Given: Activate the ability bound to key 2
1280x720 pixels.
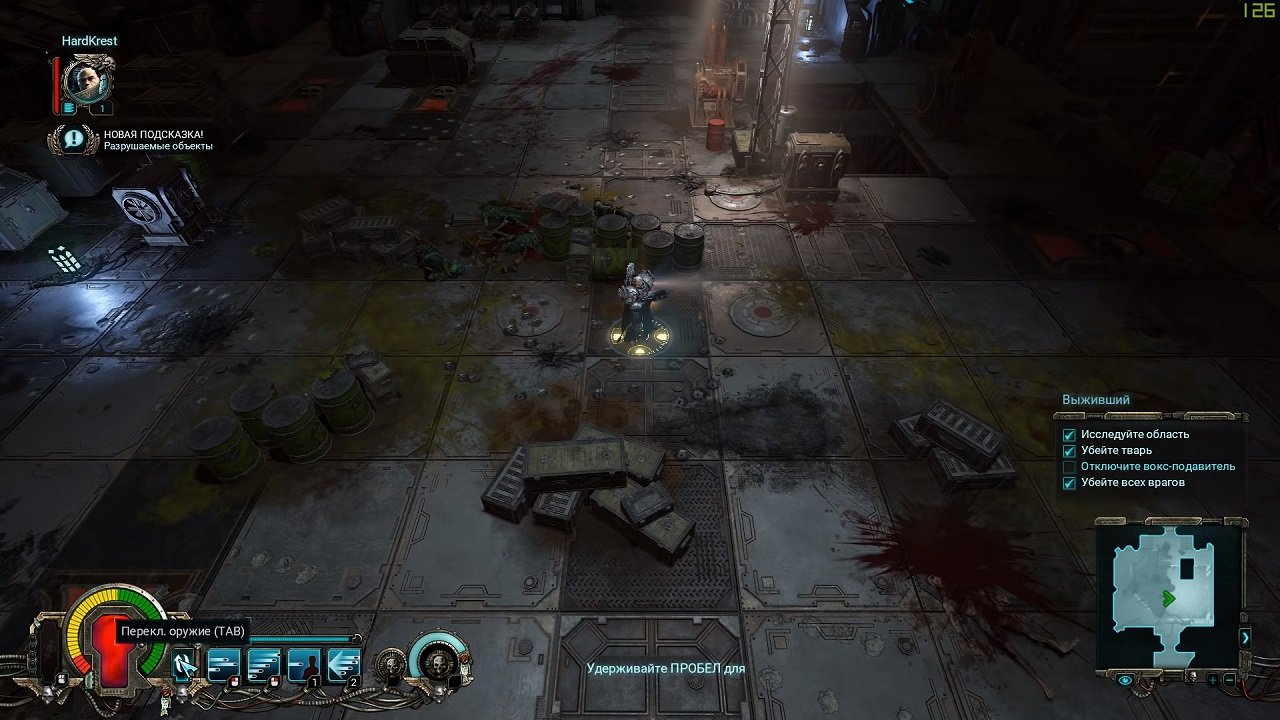Looking at the screenshot, I should pos(344,664).
